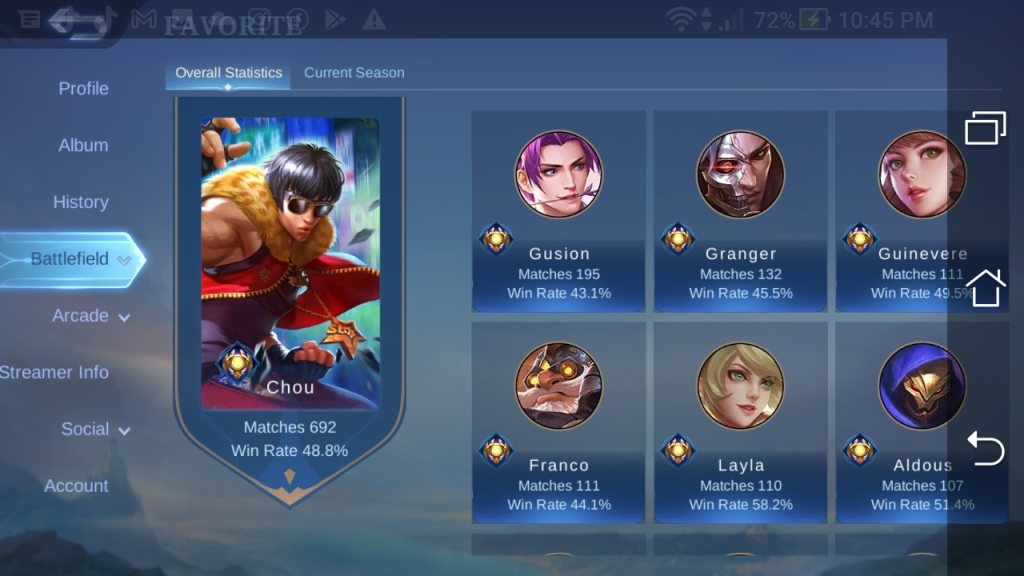View the Franco hero tile

[x=559, y=422]
